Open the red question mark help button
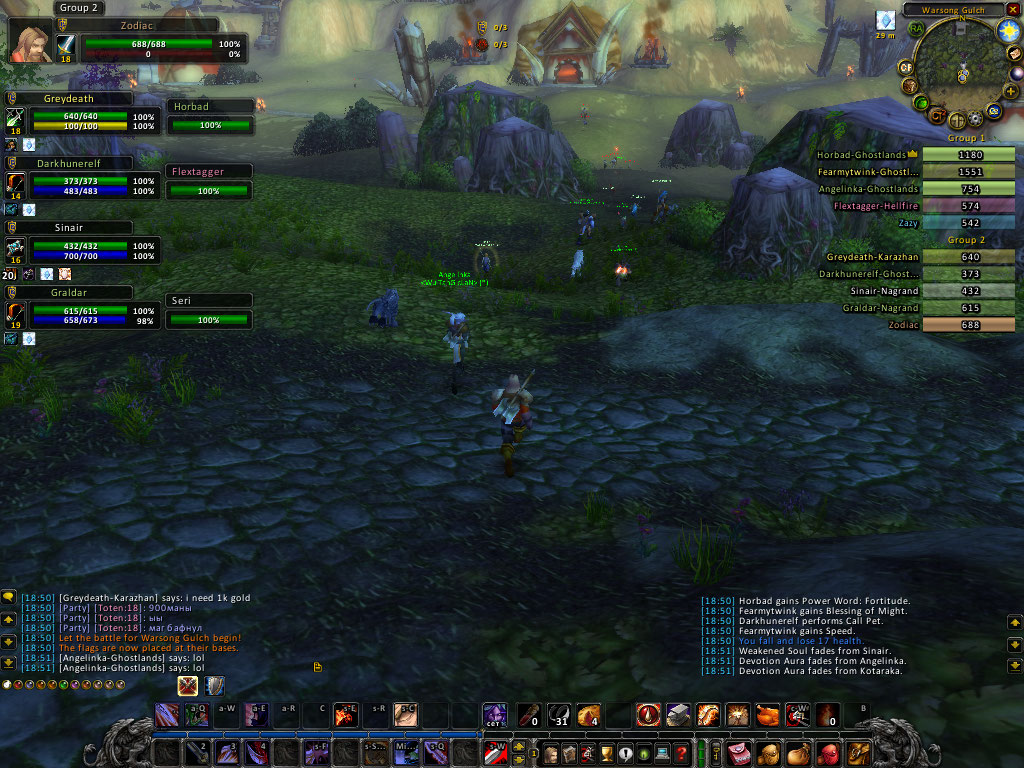 [x=681, y=753]
